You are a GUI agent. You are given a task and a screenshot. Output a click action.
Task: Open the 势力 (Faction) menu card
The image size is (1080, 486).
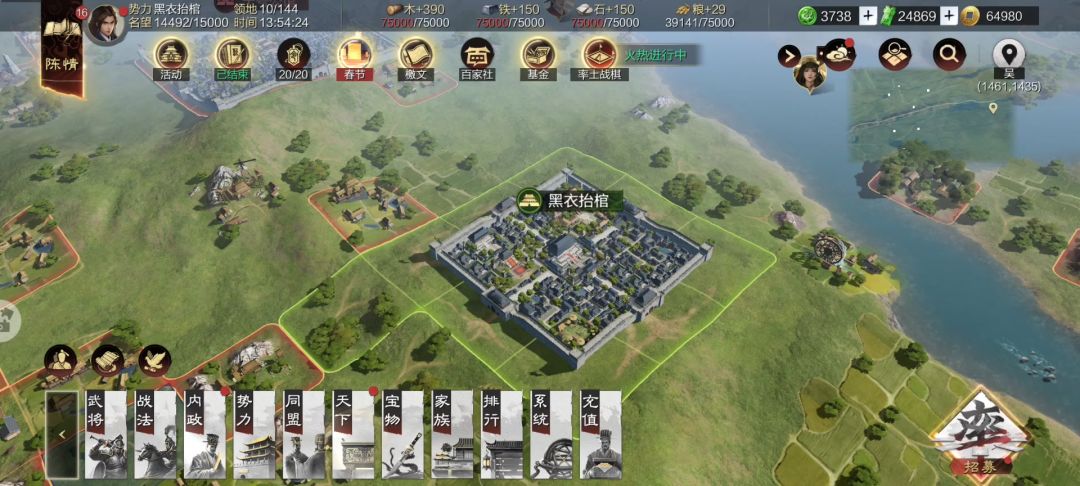point(254,434)
